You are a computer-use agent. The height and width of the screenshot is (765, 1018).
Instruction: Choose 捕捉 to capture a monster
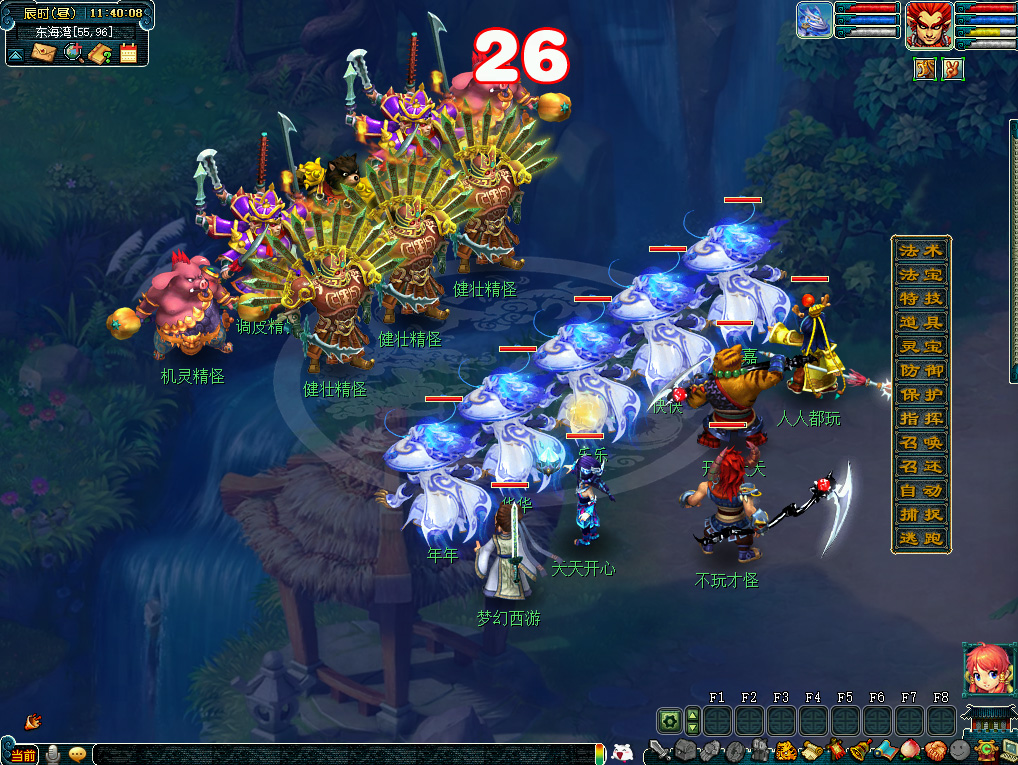point(921,514)
